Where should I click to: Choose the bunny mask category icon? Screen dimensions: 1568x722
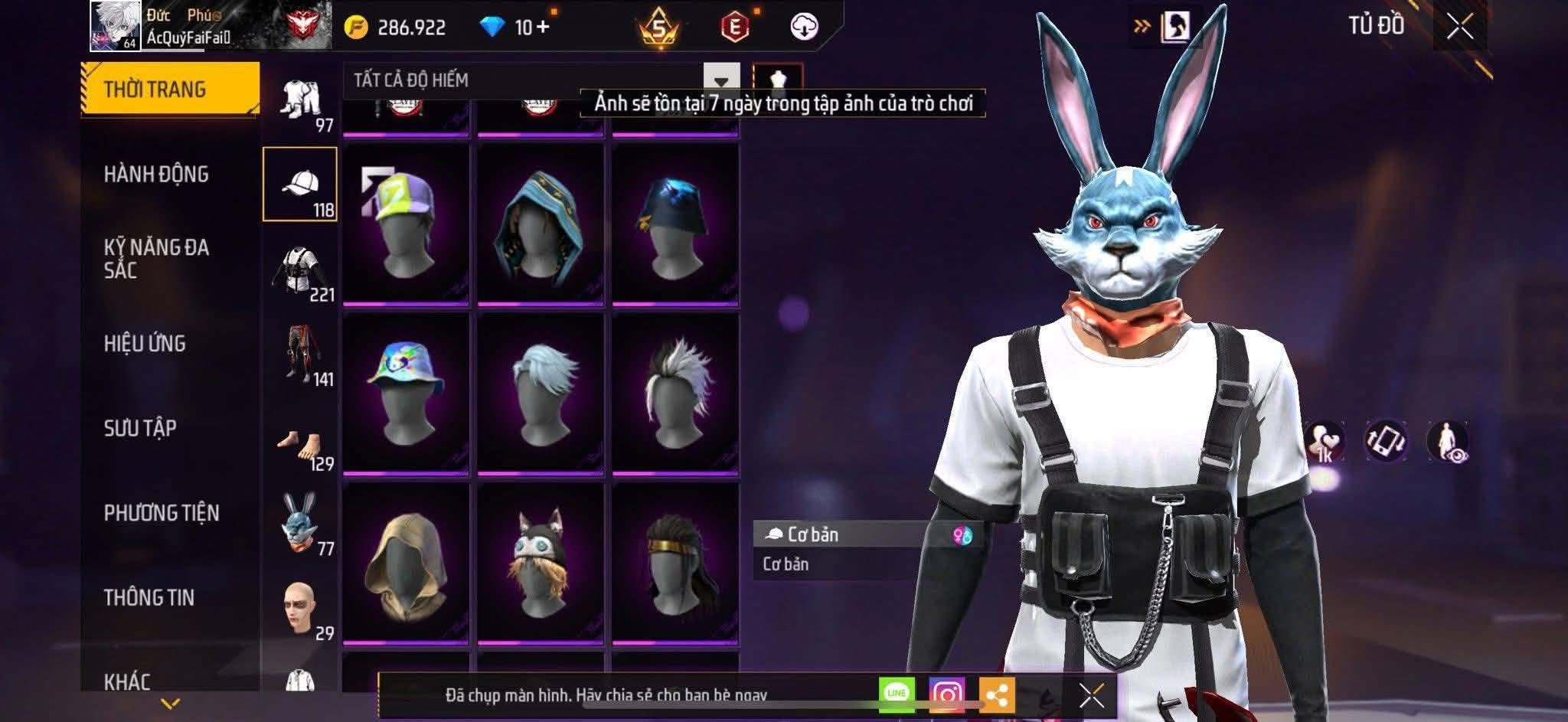pos(300,522)
